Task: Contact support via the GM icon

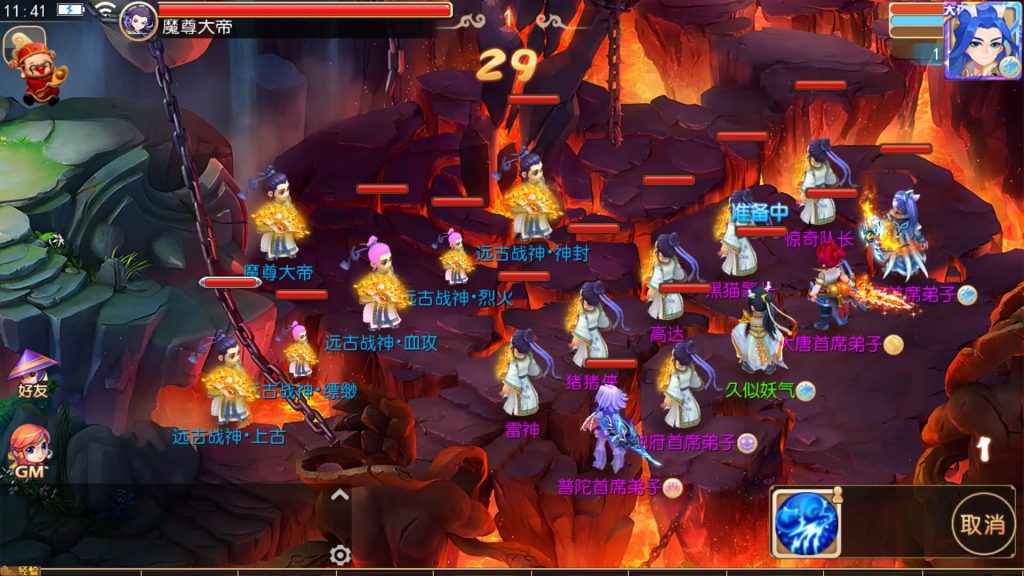Action: tap(30, 451)
